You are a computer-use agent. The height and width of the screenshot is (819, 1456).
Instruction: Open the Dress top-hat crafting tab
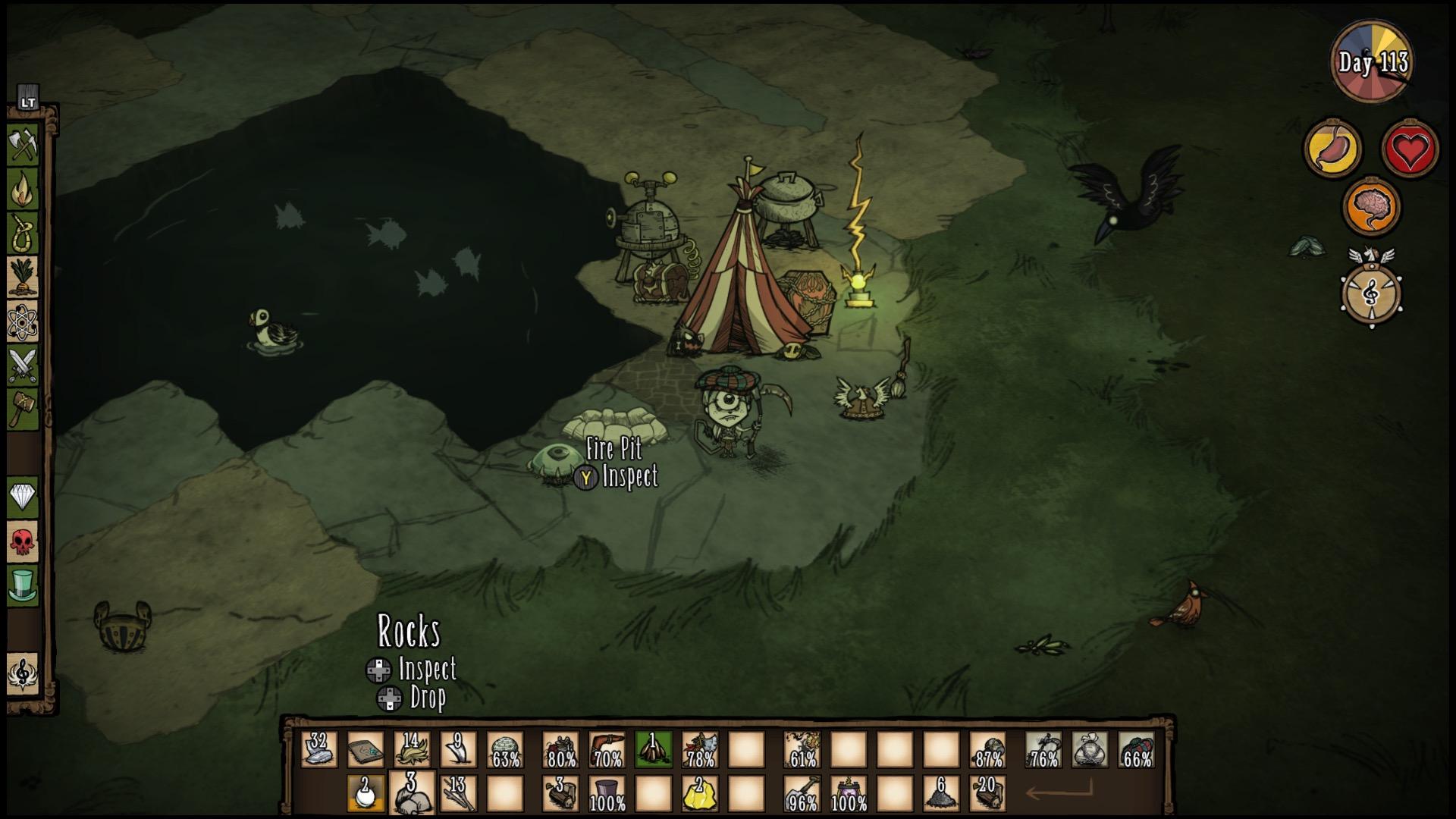[23, 585]
